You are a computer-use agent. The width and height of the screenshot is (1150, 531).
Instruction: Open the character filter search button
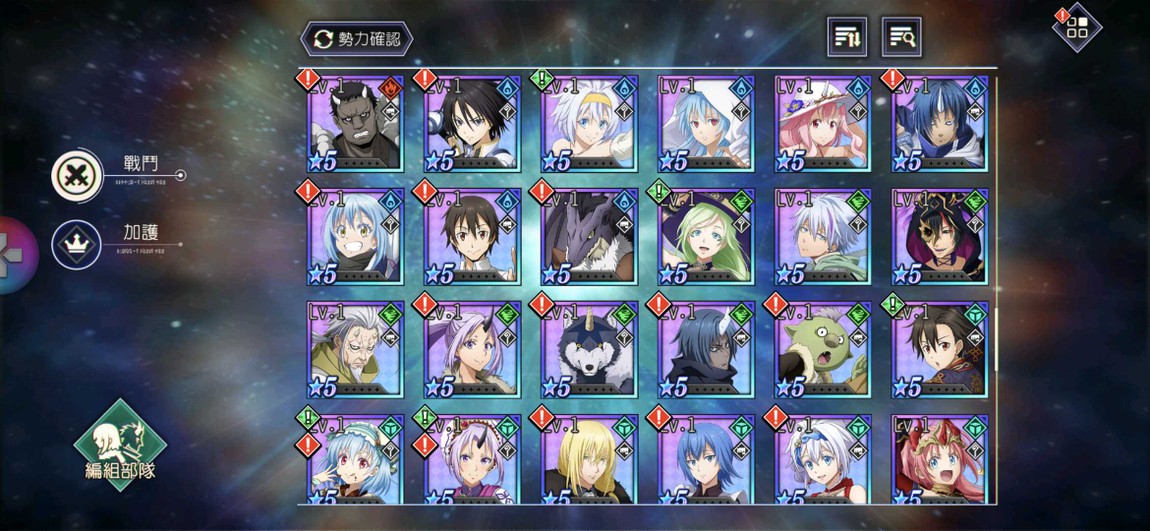(x=901, y=38)
